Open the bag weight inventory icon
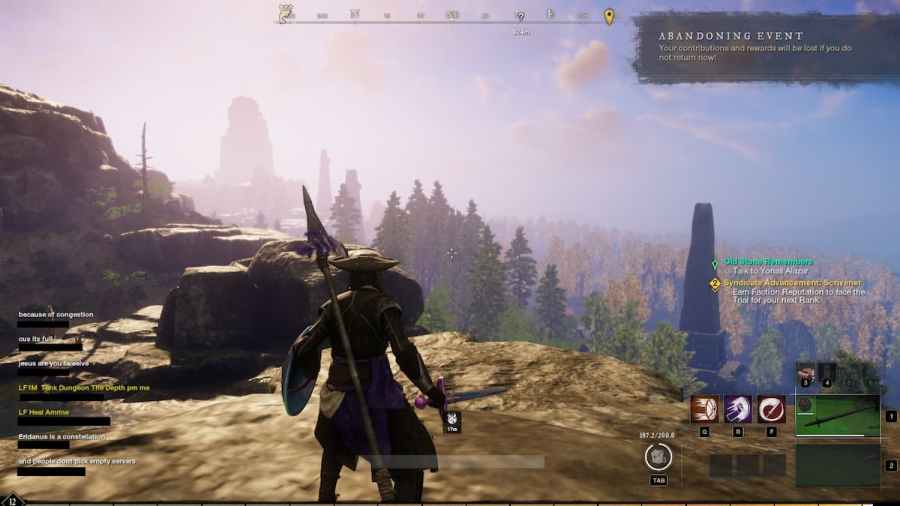The height and width of the screenshot is (506, 900). click(x=658, y=457)
